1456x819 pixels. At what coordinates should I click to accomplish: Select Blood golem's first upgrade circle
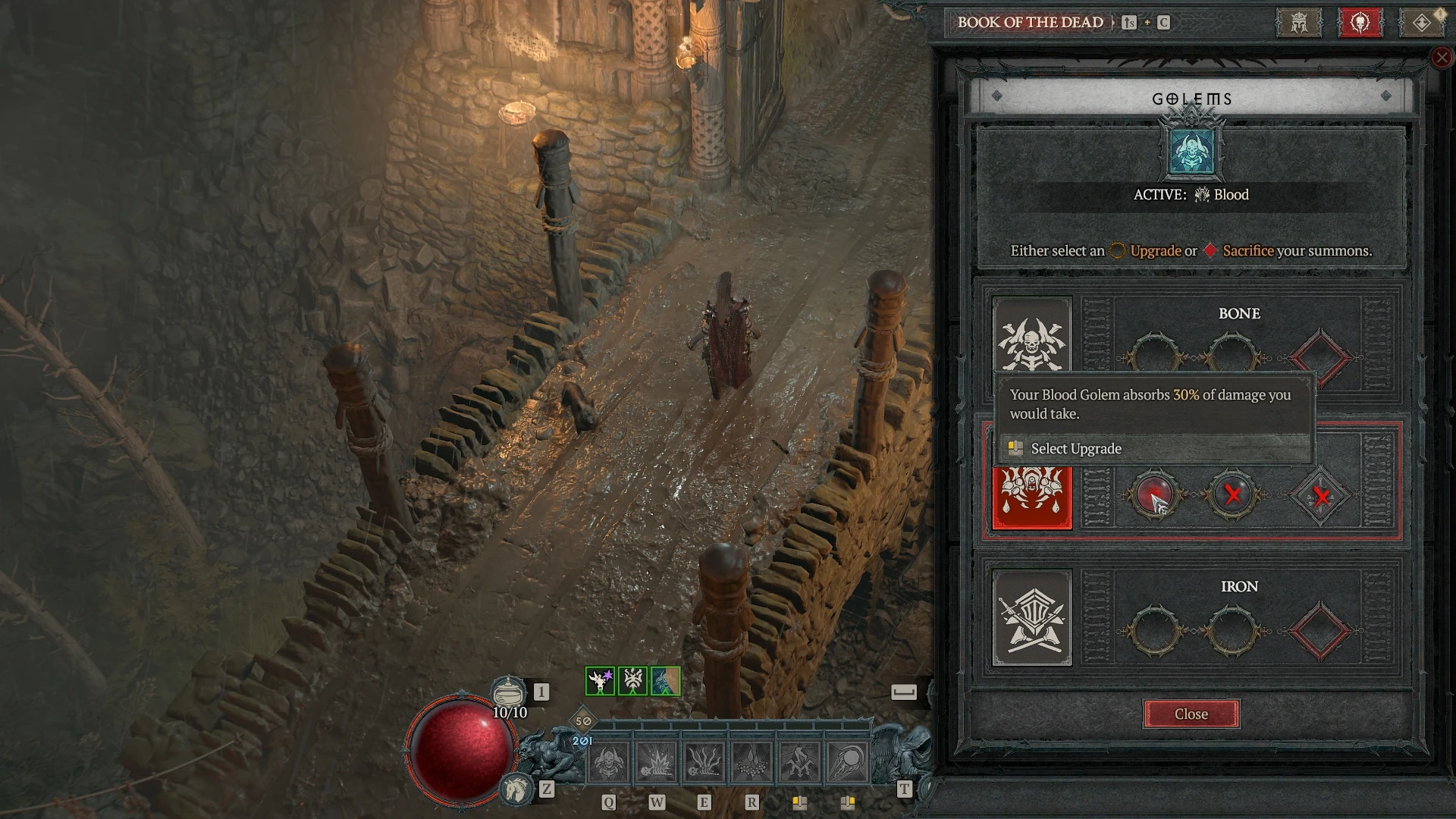coord(1154,496)
